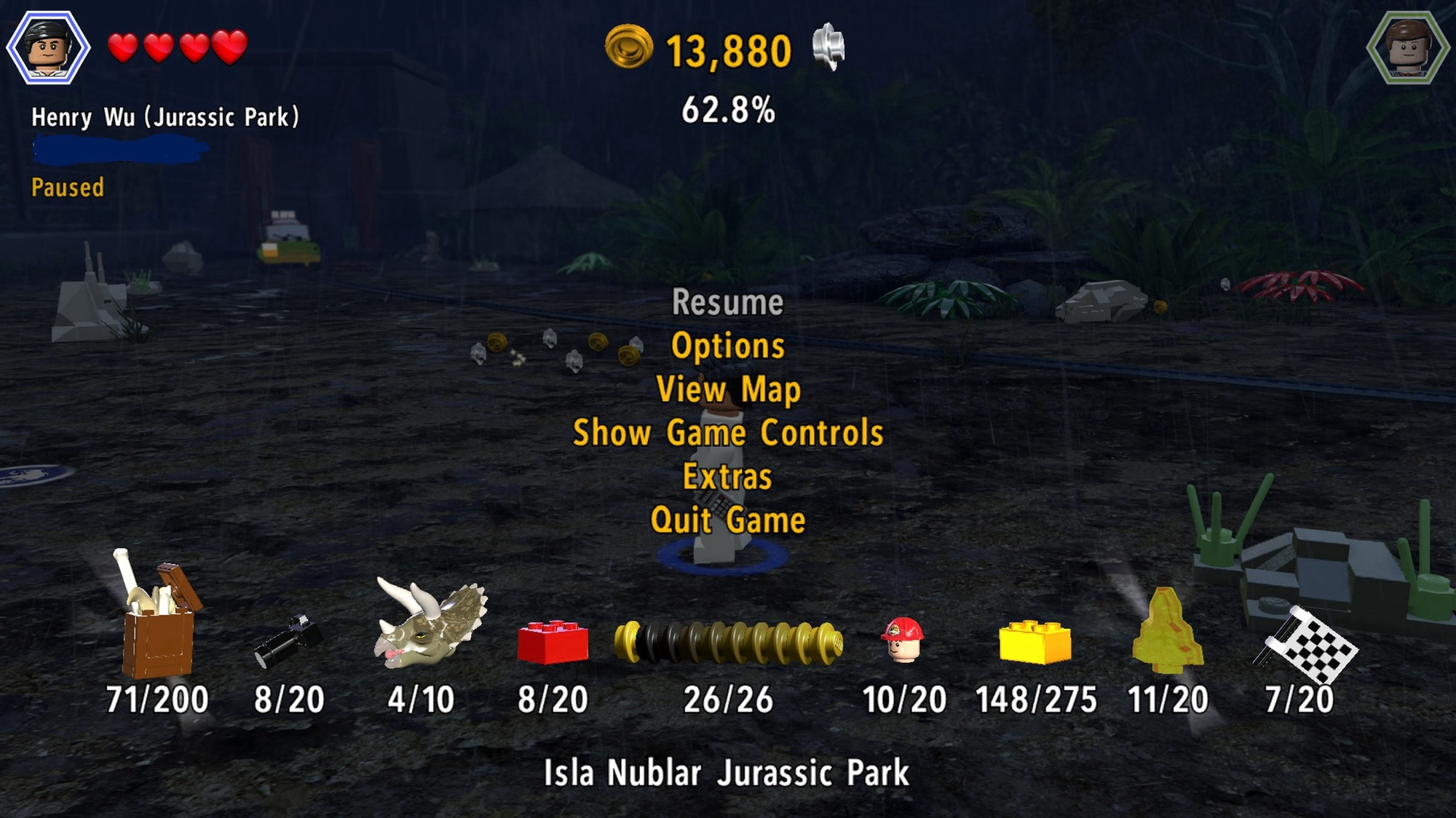
Task: Select Resume in the pause menu
Action: [x=727, y=303]
